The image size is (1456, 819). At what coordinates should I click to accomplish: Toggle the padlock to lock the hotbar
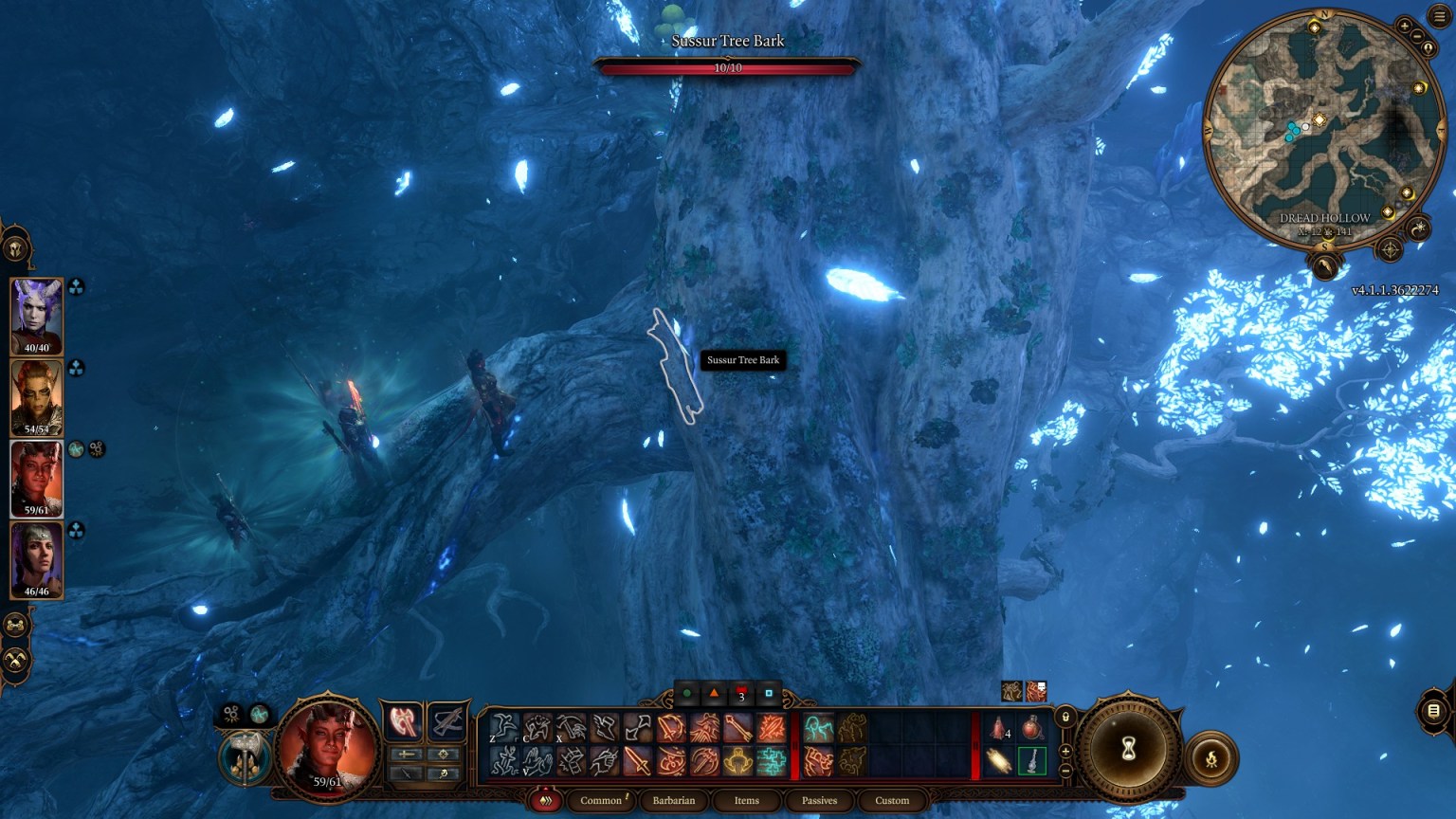[x=1065, y=717]
